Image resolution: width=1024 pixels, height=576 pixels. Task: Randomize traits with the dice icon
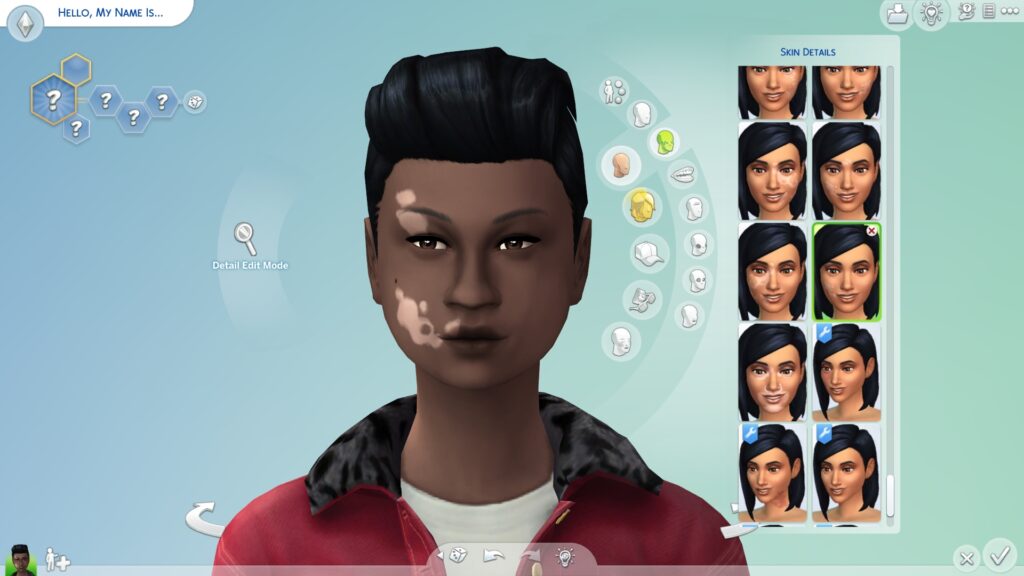click(x=195, y=102)
